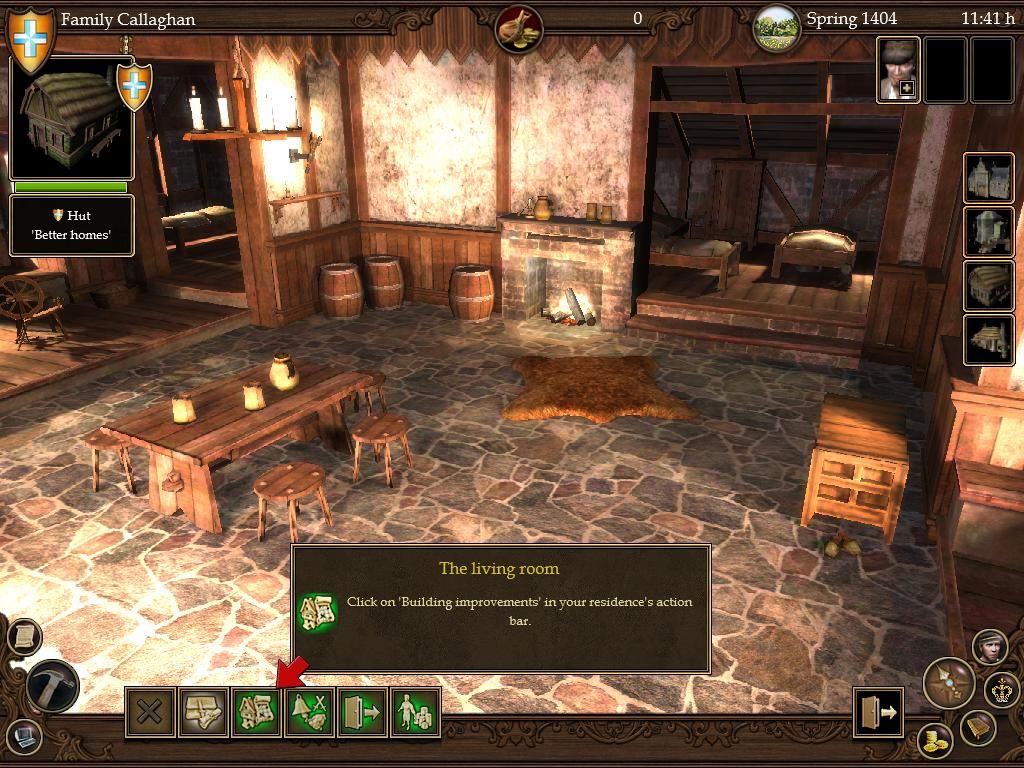
Task: Open Building improvements in the action bar
Action: point(256,712)
